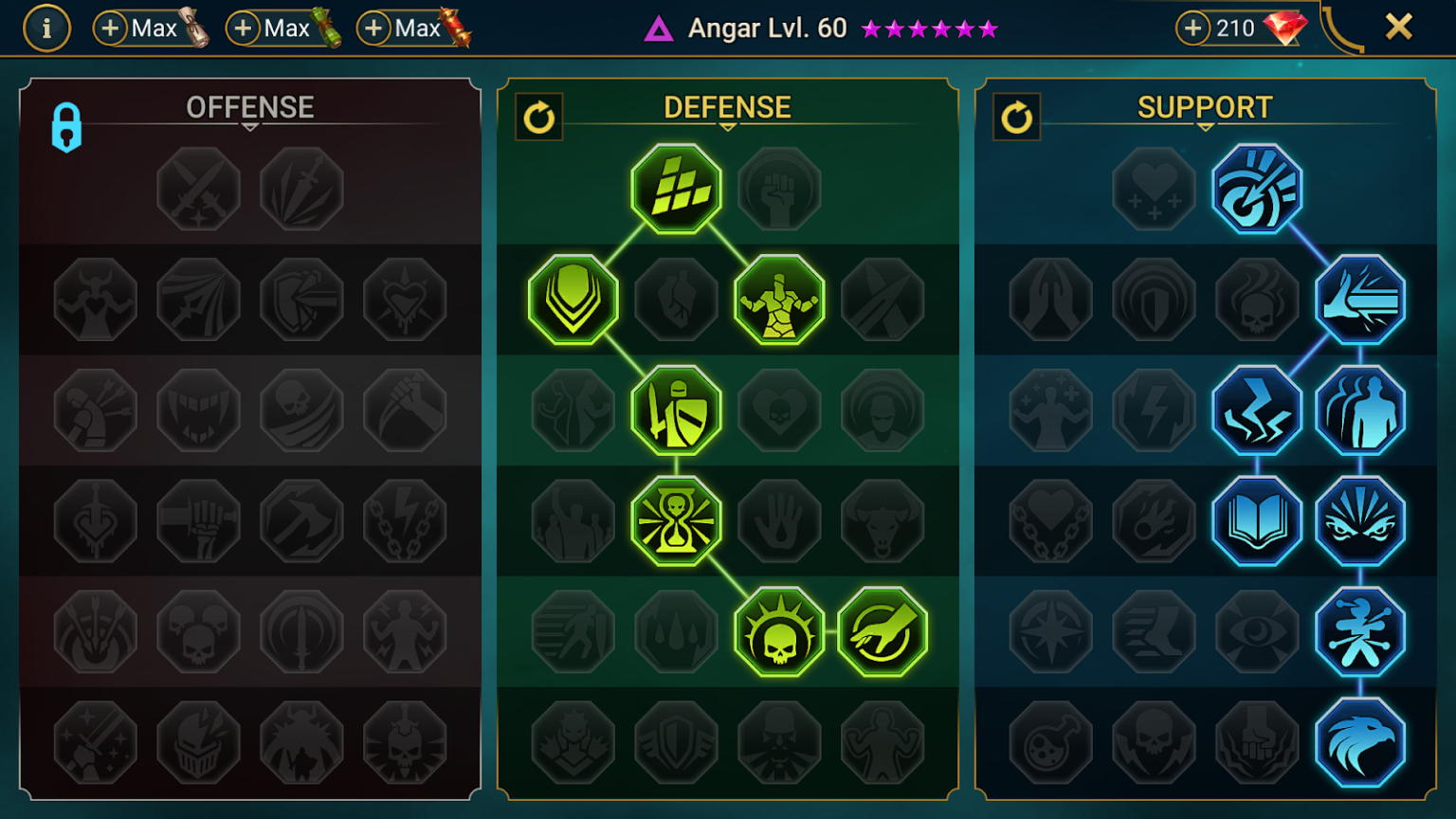The height and width of the screenshot is (819, 1456).
Task: Select the Harvest Despair skull mastery
Action: point(778,632)
